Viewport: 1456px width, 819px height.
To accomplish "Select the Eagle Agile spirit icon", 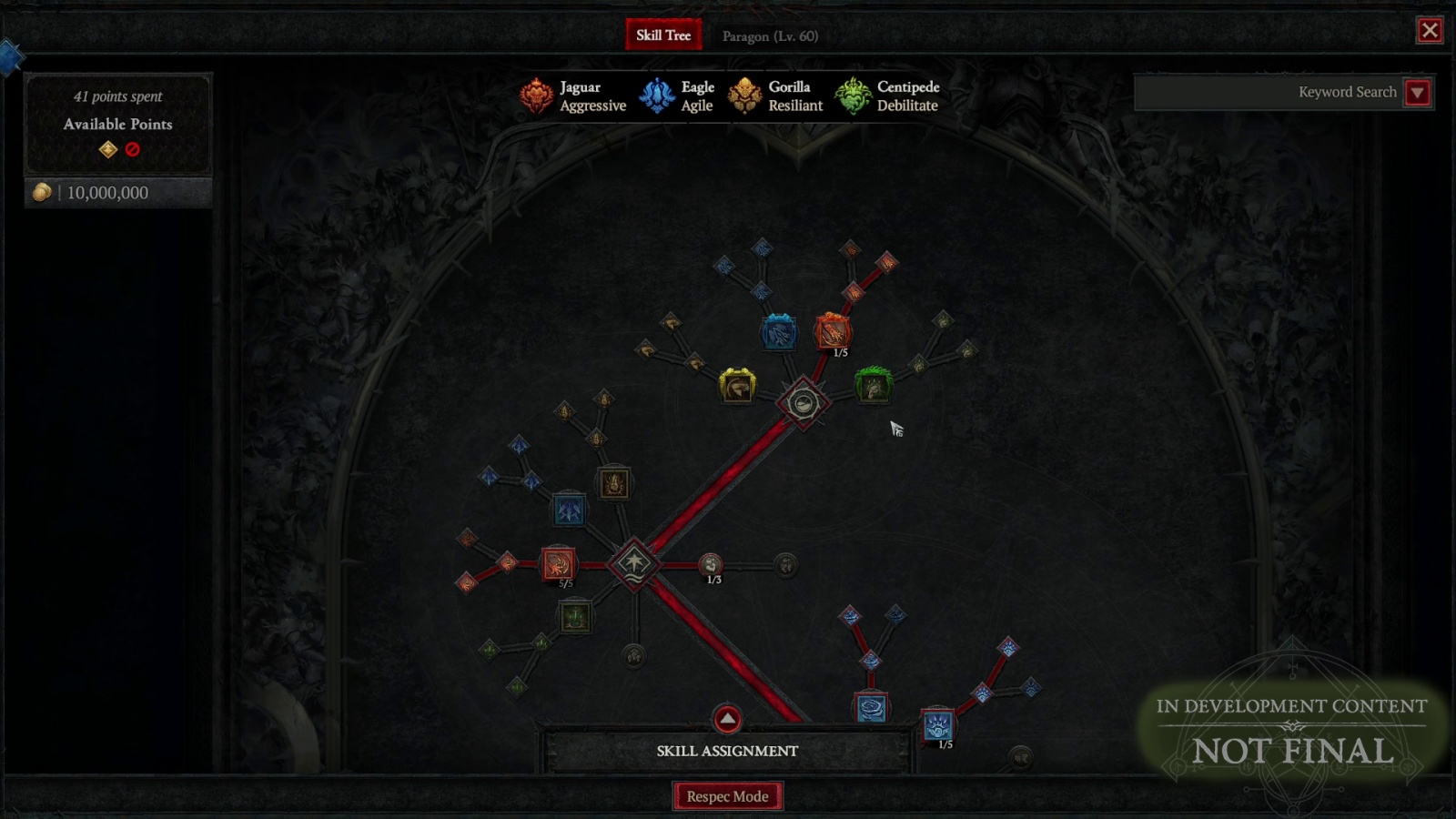I will 657,96.
